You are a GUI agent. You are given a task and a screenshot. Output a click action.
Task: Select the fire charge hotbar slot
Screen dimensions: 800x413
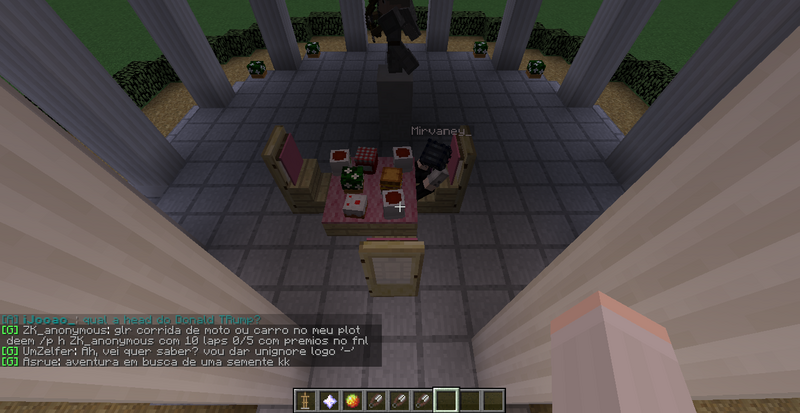(351, 400)
